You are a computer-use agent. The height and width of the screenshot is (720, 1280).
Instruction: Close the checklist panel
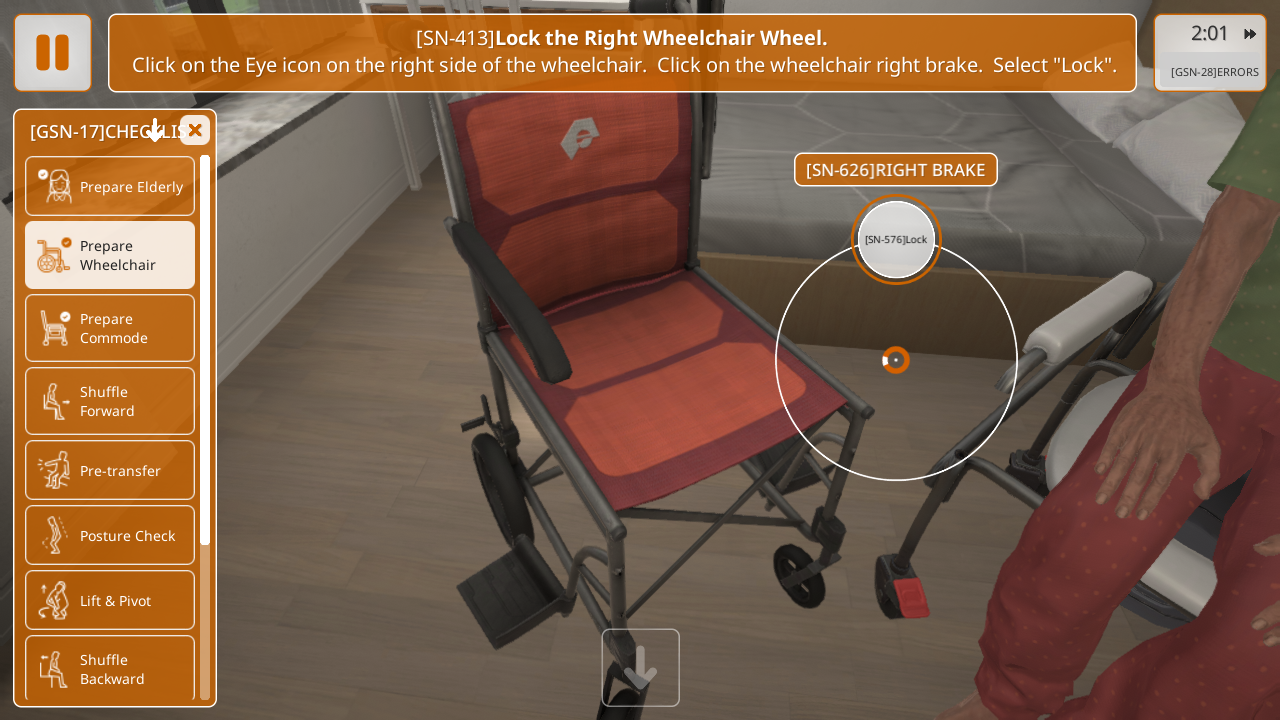coord(195,130)
